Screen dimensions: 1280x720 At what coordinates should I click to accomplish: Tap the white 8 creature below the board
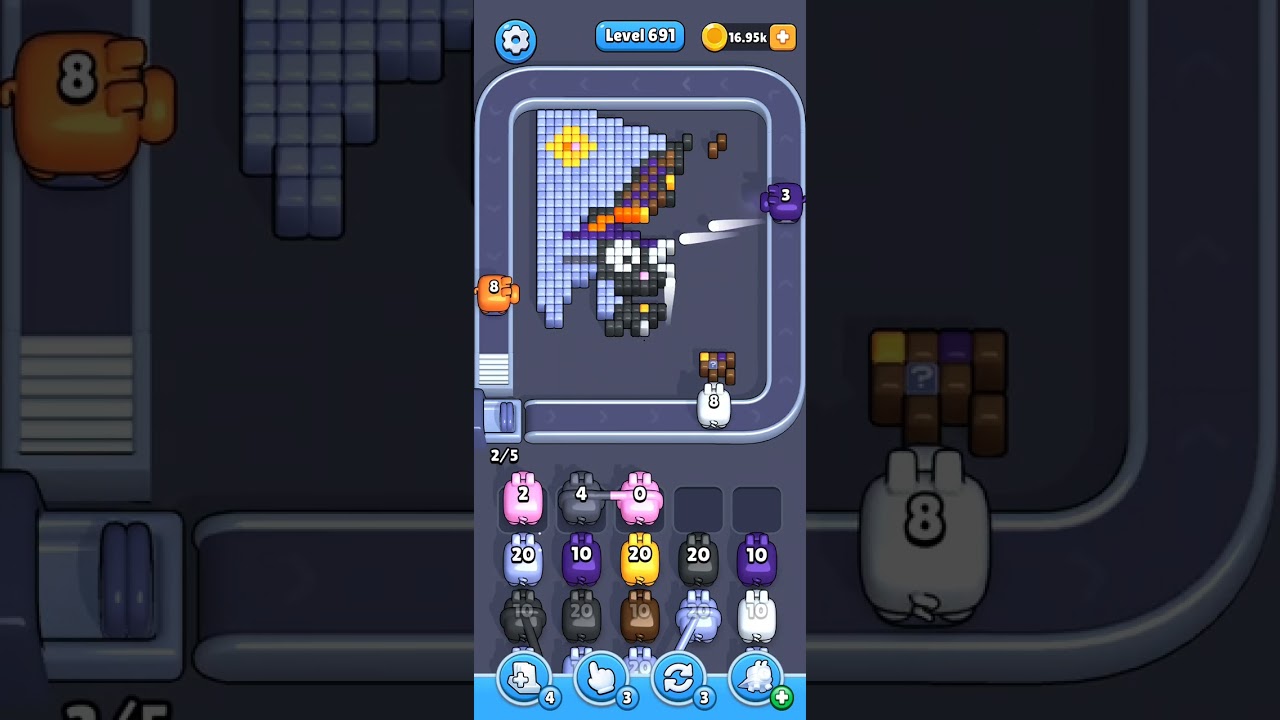coord(714,402)
